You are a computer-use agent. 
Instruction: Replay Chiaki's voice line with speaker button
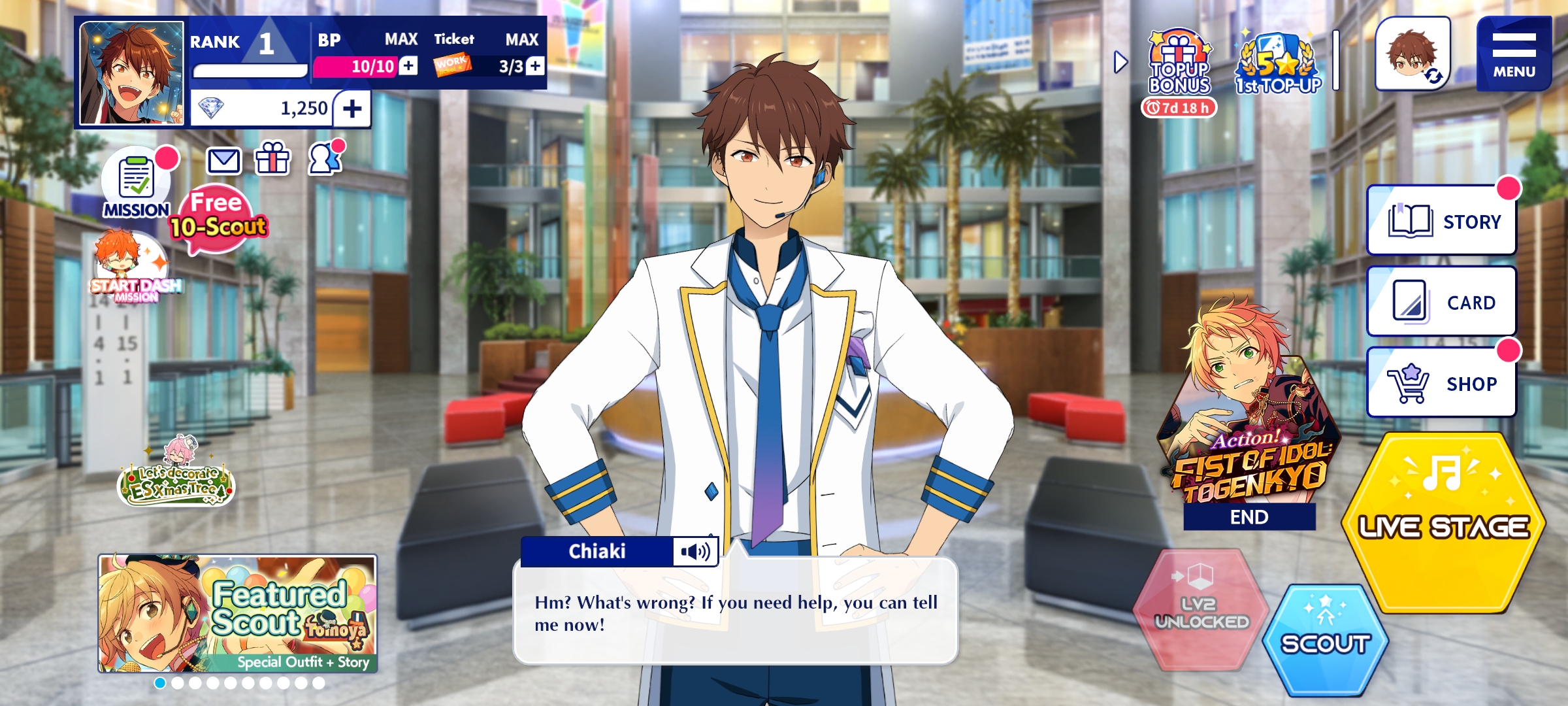coord(695,552)
